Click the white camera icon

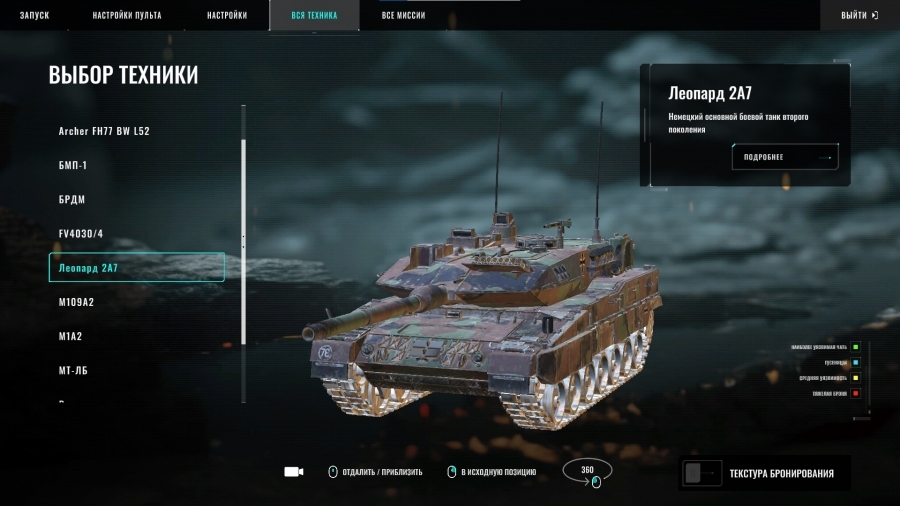click(x=293, y=472)
